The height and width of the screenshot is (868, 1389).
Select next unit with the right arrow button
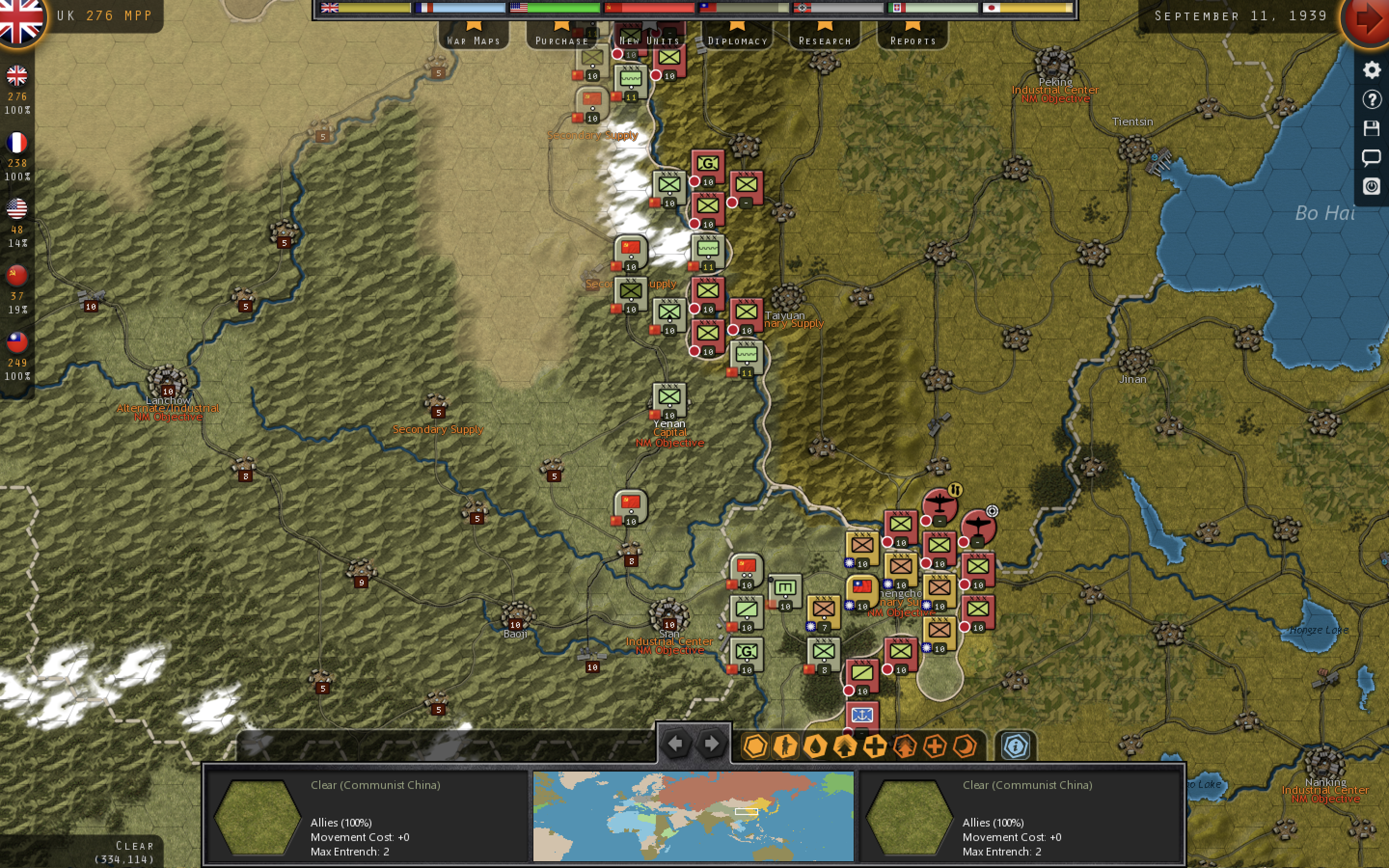point(712,744)
